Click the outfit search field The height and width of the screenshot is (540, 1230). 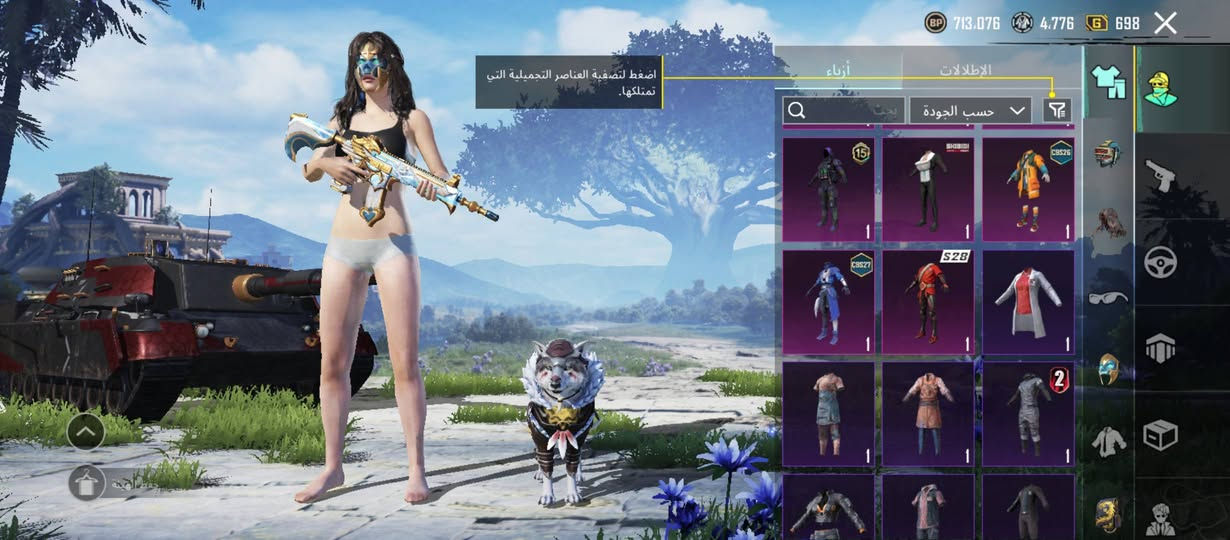[x=843, y=110]
